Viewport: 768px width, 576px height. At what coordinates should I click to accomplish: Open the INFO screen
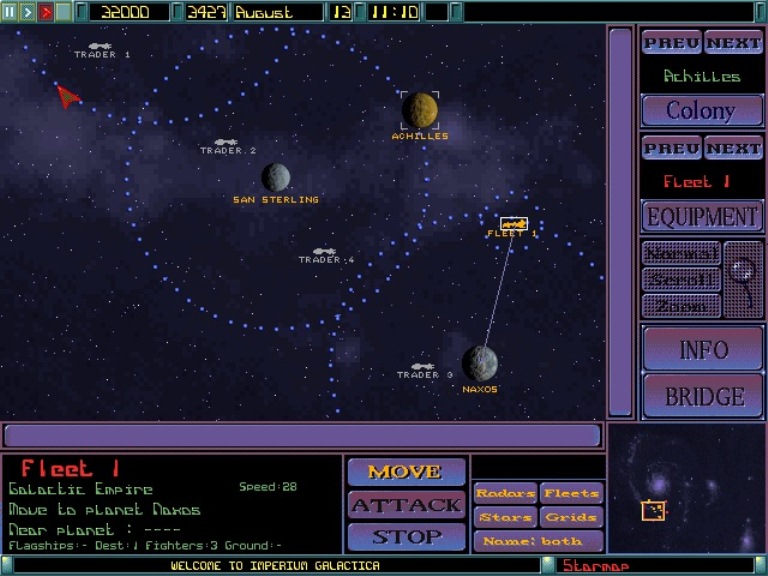point(703,349)
